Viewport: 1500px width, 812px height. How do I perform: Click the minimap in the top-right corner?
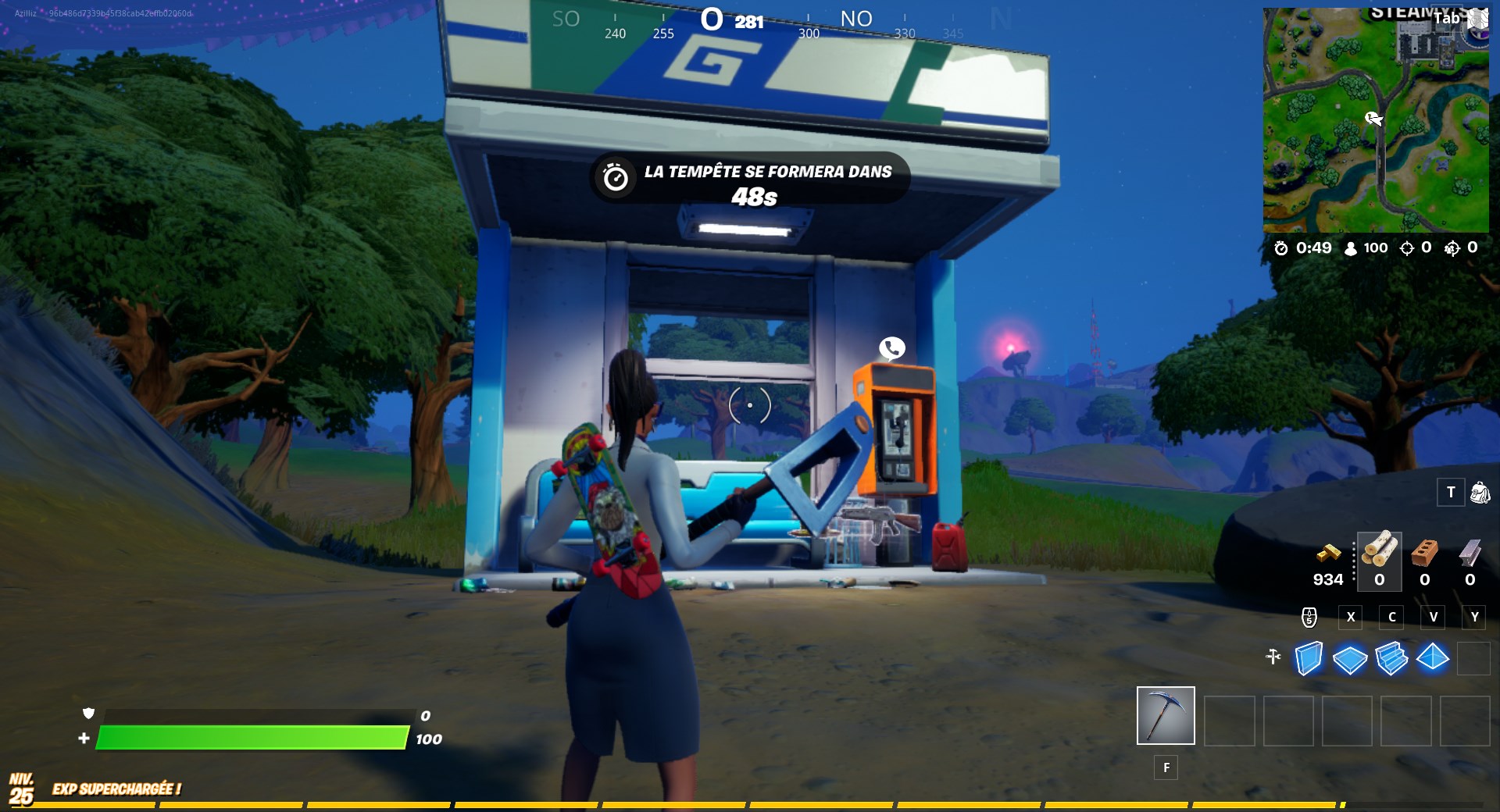1377,117
